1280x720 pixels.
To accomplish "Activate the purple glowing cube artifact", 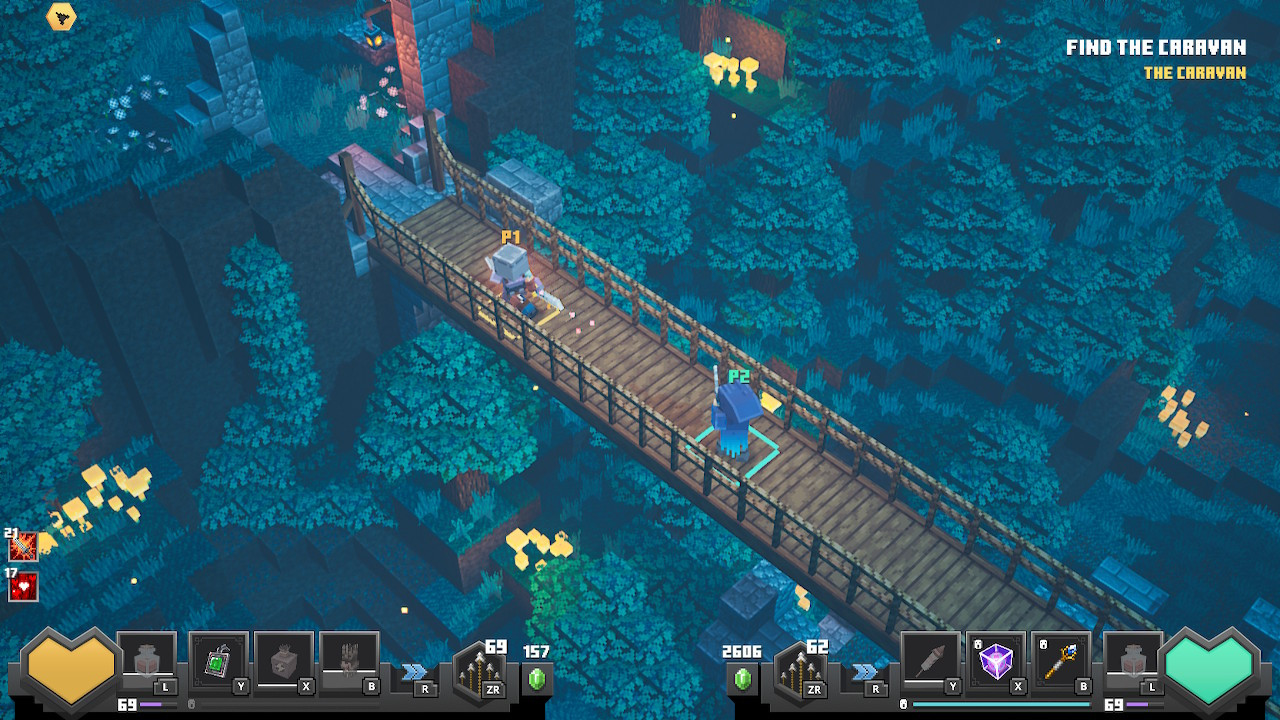I will 996,661.
